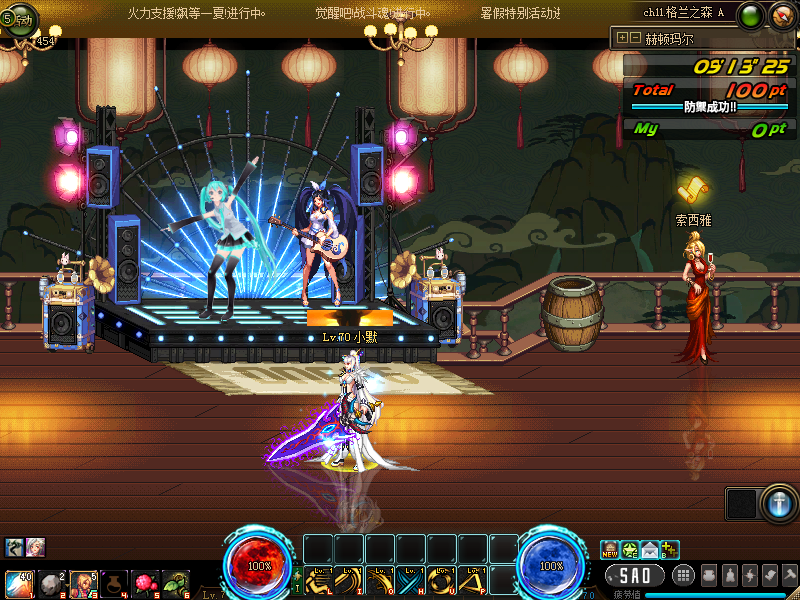Select the potion flask quick slot
Screen dimensions: 800x600
tap(114, 582)
